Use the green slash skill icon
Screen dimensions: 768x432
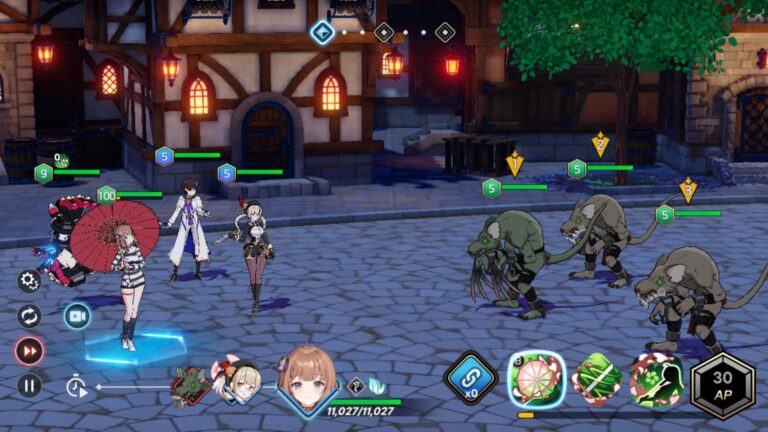click(x=597, y=379)
